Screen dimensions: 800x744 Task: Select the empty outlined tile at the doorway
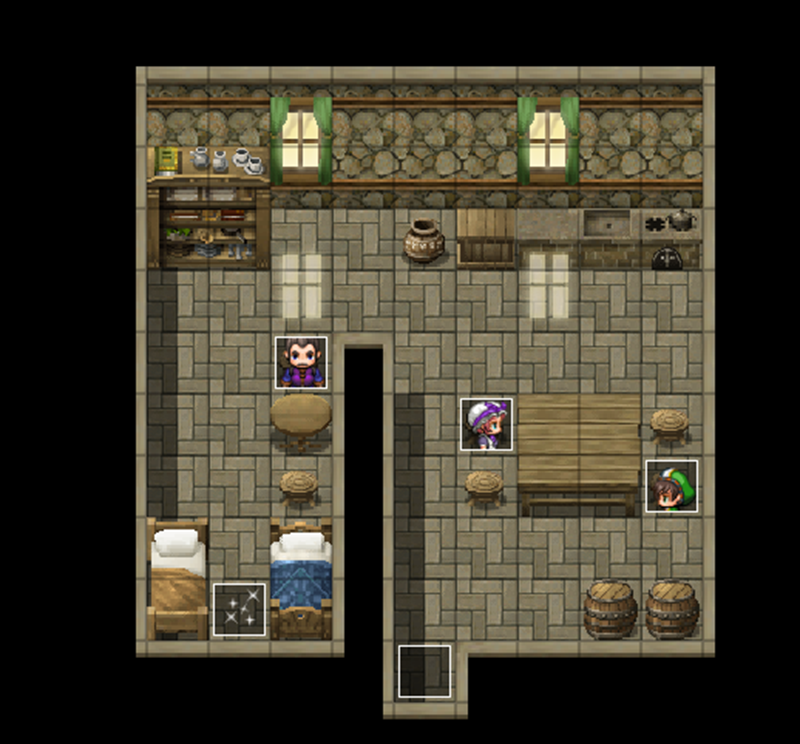[424, 671]
